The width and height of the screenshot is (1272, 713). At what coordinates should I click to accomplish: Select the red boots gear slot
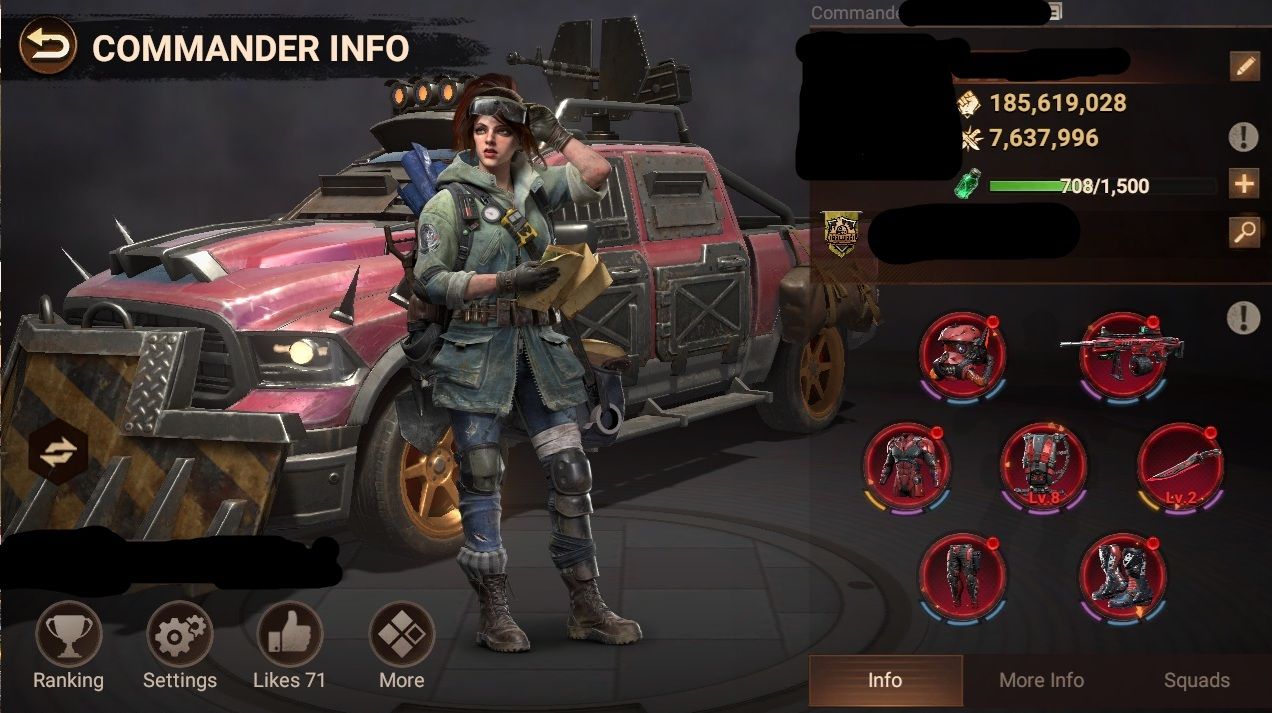pyautogui.click(x=1123, y=576)
